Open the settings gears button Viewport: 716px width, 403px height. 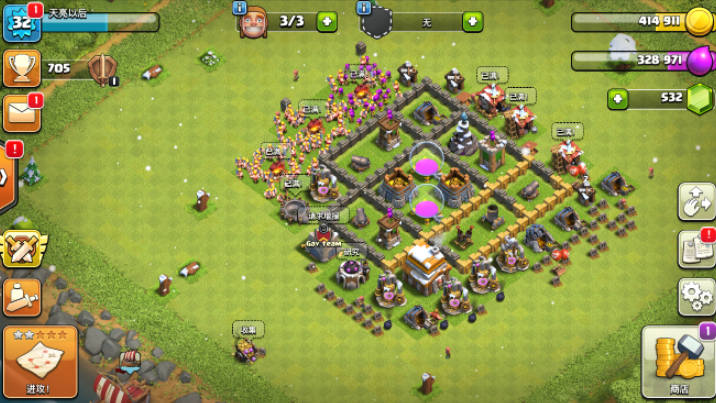pos(695,296)
